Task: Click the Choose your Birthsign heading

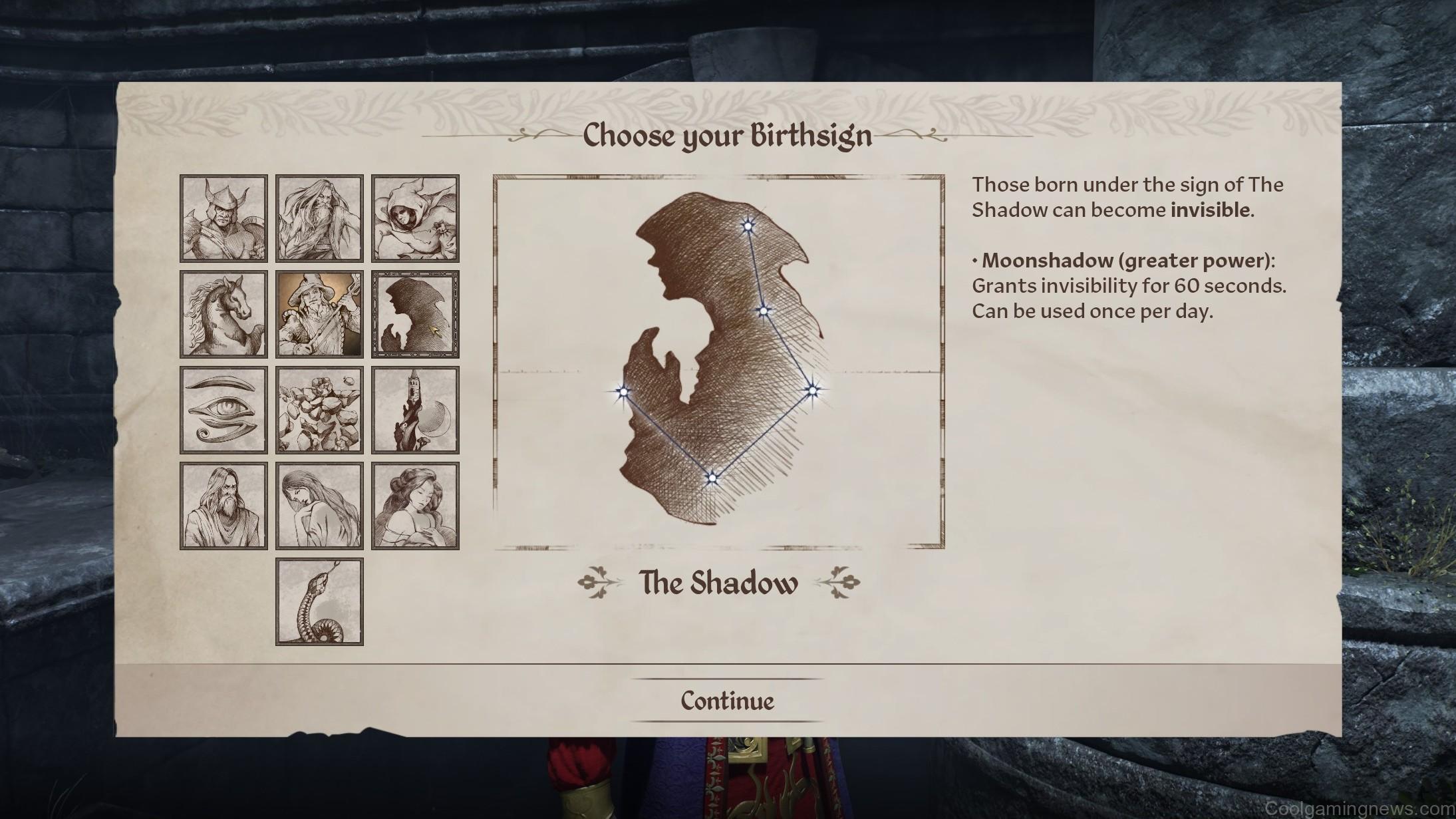Action: click(727, 136)
